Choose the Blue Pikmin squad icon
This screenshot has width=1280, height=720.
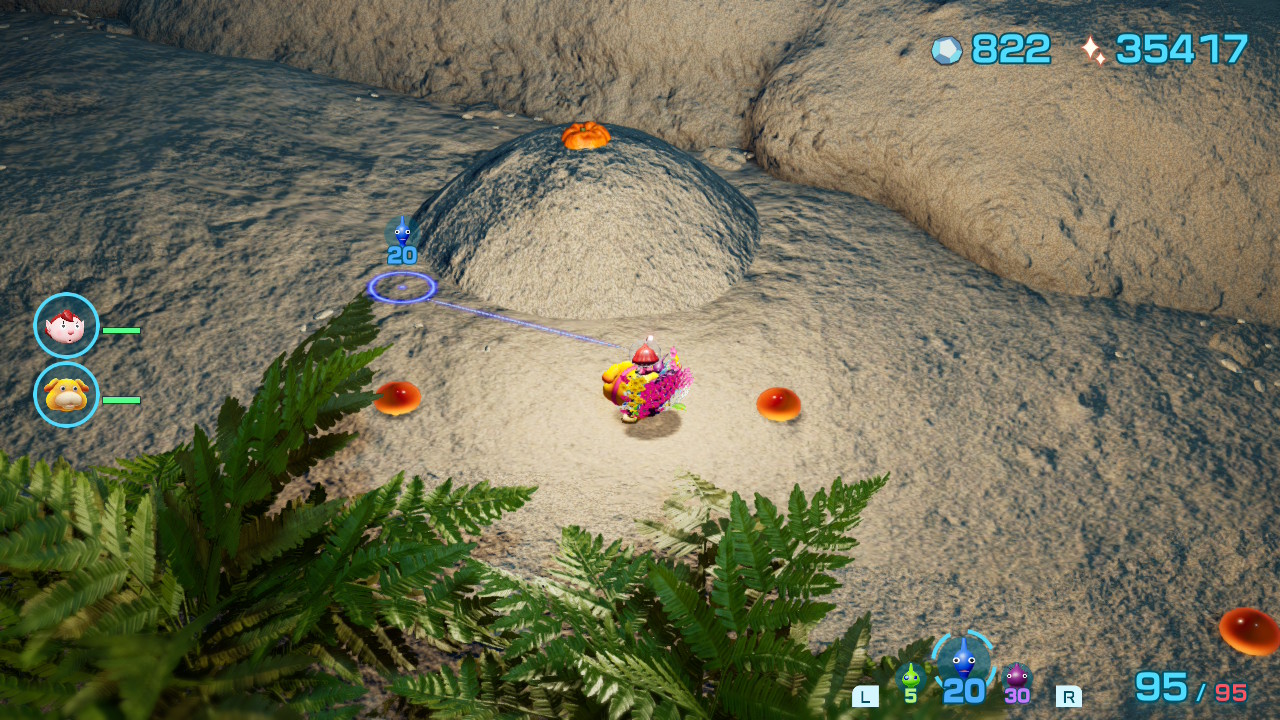[963, 661]
